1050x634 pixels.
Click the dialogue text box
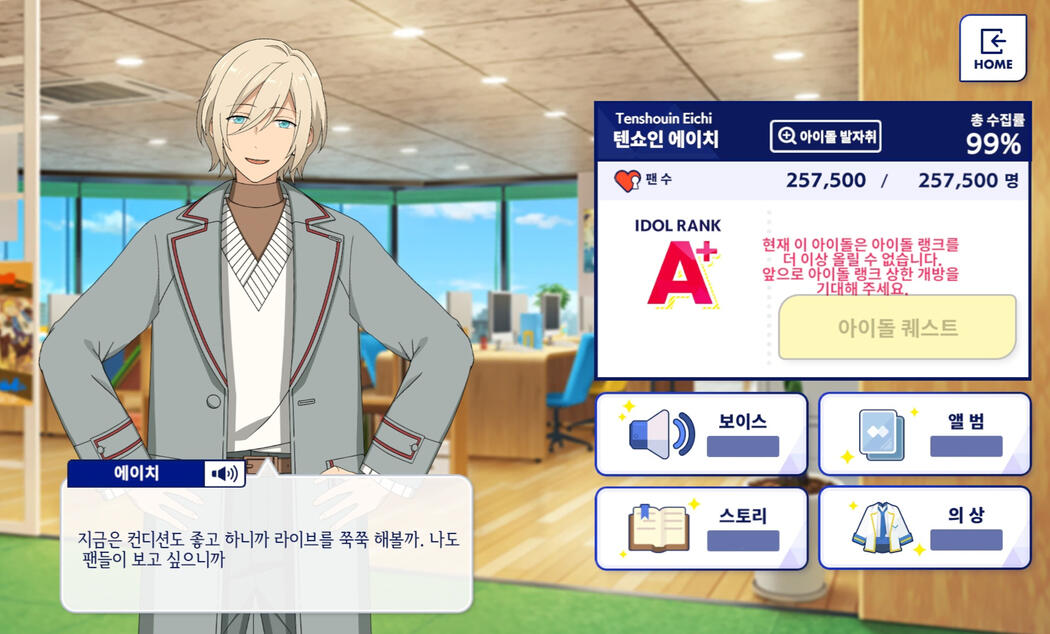coord(266,550)
